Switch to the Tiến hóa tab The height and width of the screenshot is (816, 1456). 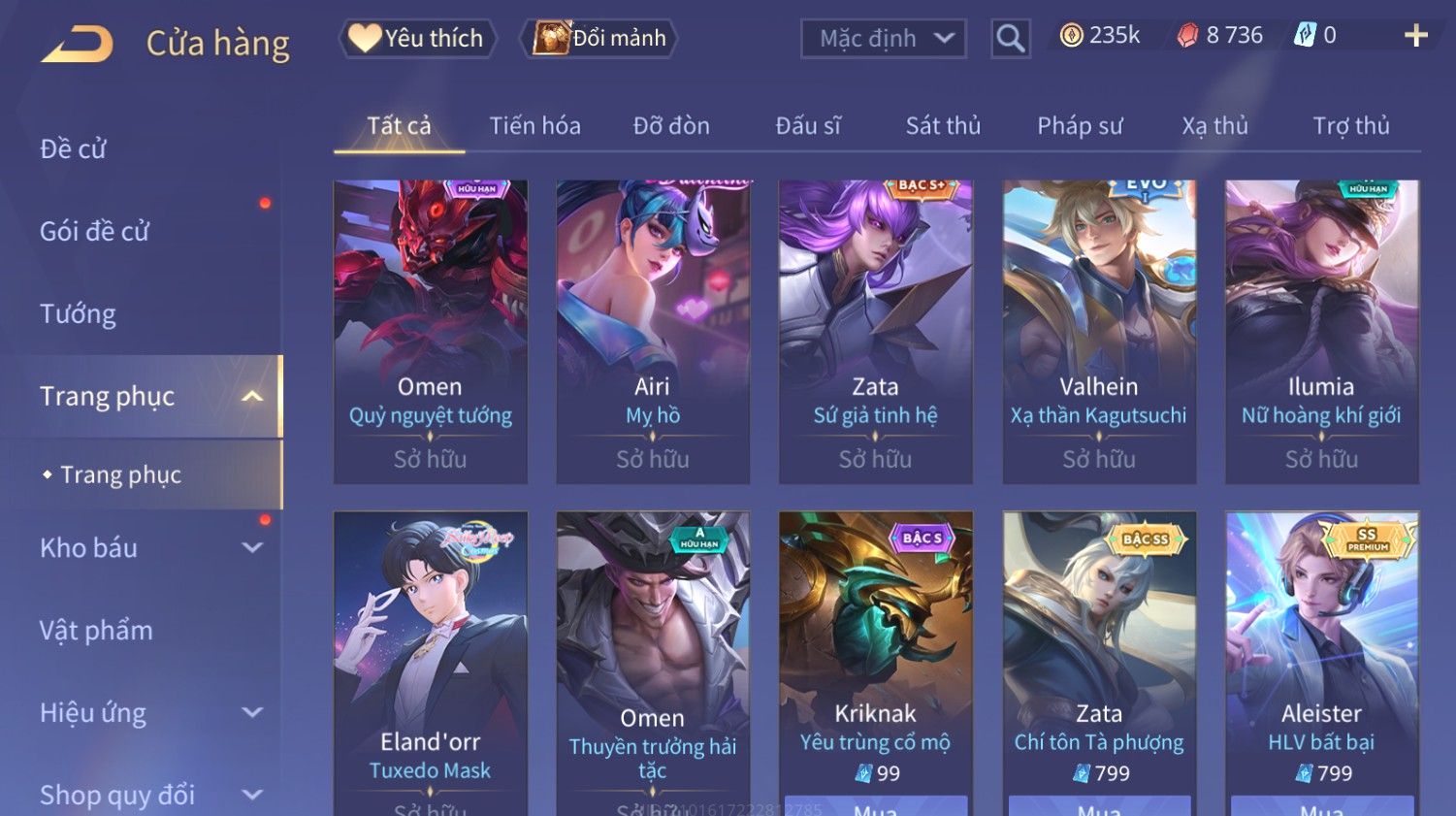(534, 125)
